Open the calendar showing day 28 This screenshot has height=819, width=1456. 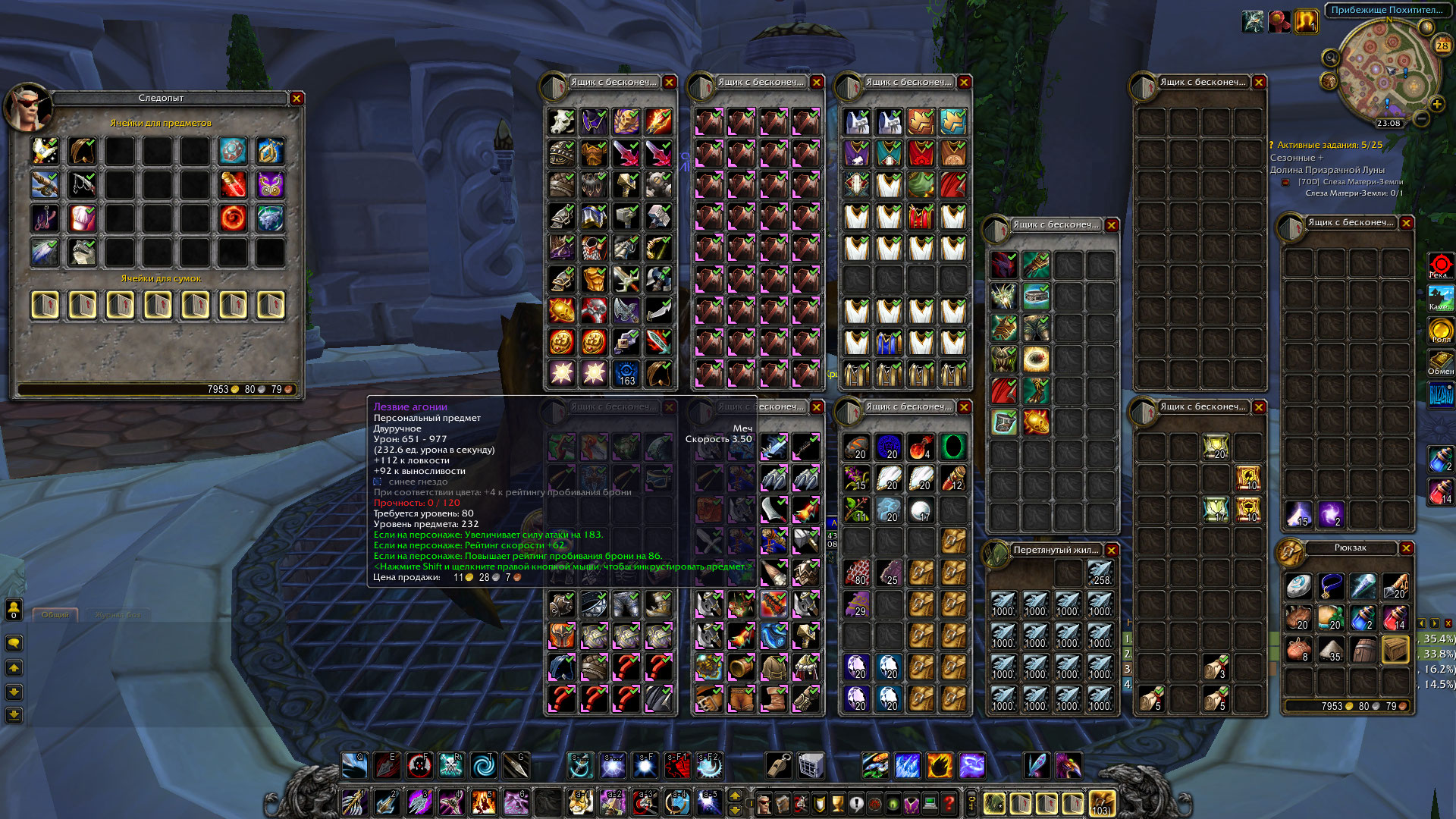coord(1442,45)
